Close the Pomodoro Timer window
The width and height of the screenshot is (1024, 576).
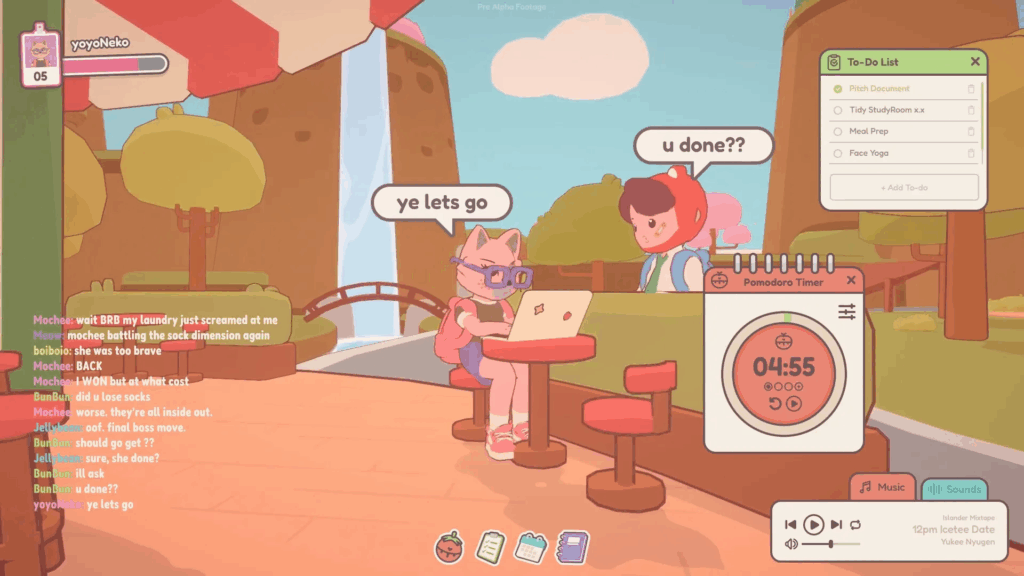(852, 282)
